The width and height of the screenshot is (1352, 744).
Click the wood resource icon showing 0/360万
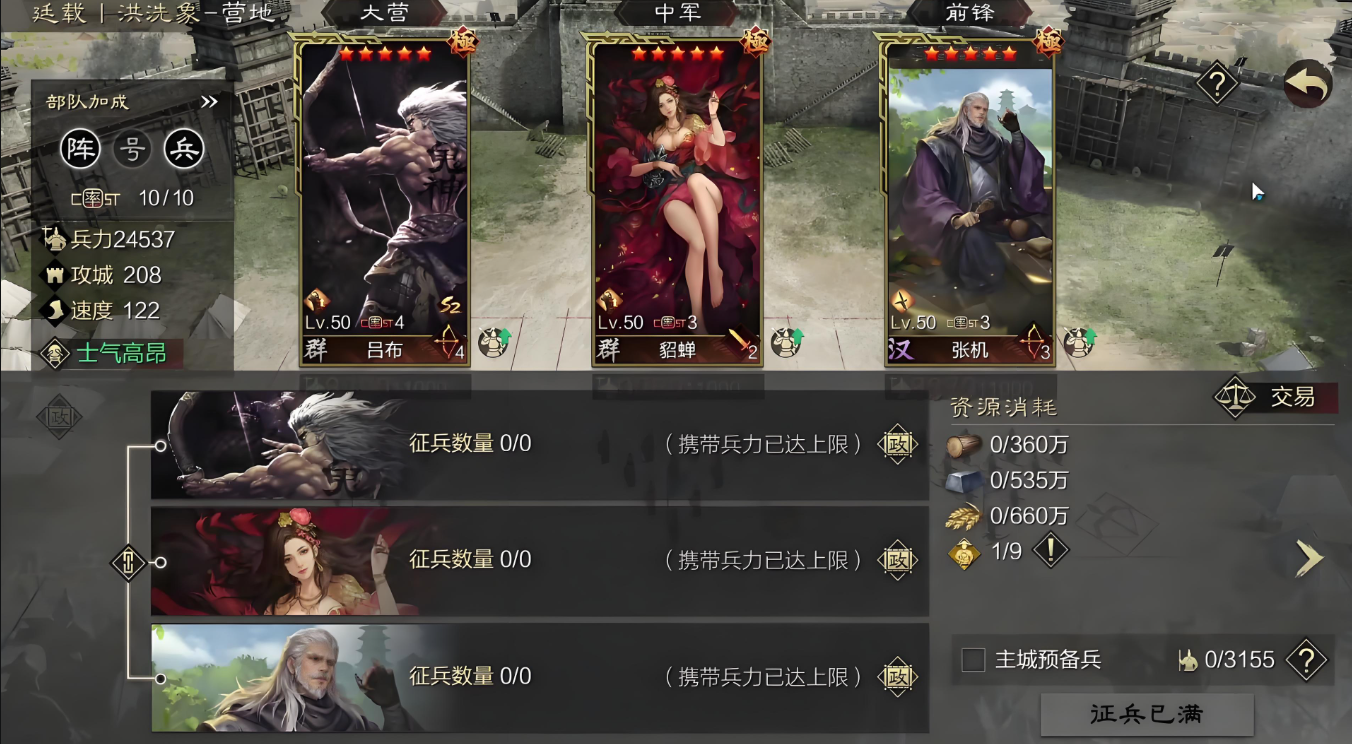point(963,447)
